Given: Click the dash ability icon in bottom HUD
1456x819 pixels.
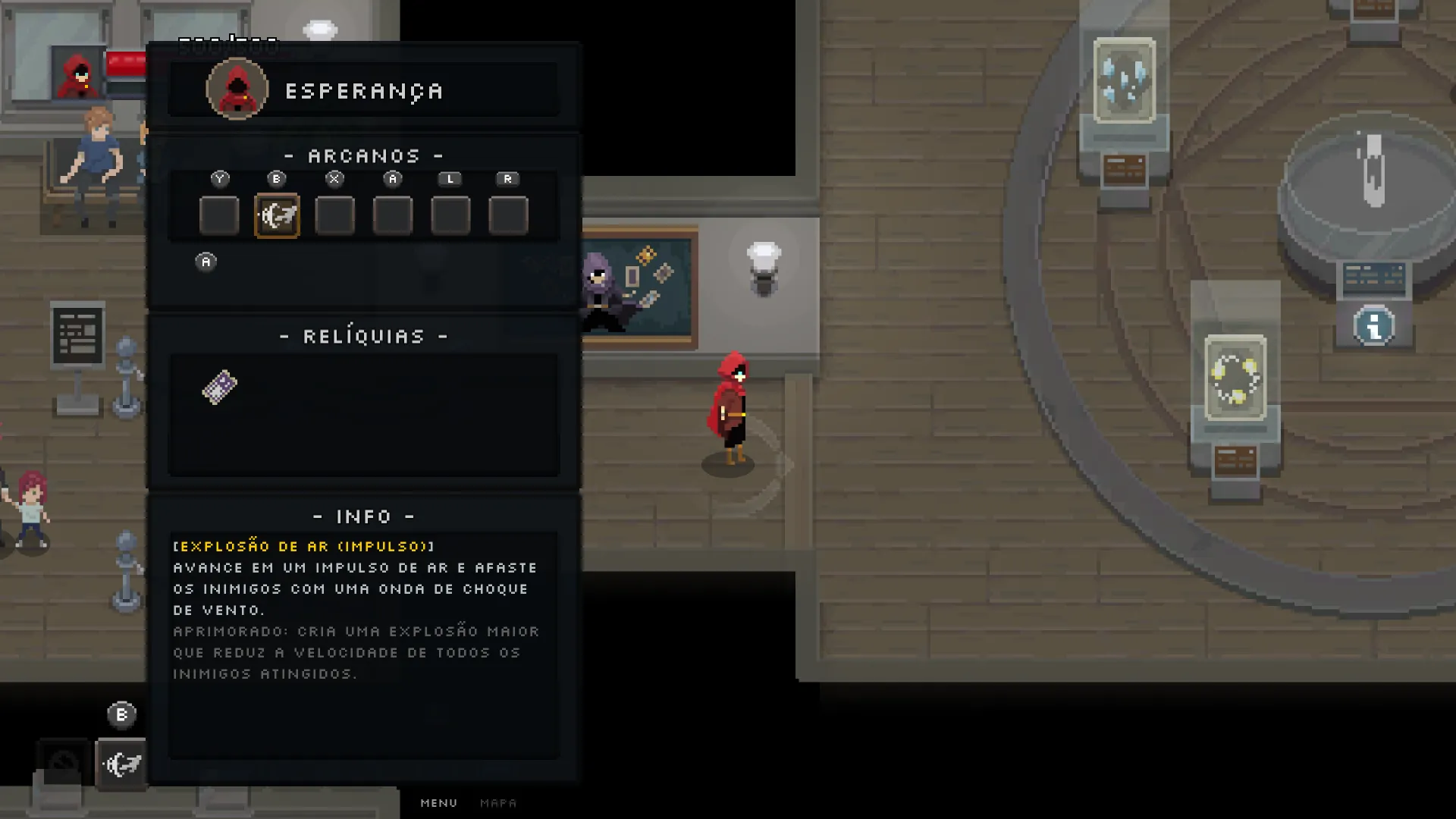Looking at the screenshot, I should pyautogui.click(x=122, y=764).
